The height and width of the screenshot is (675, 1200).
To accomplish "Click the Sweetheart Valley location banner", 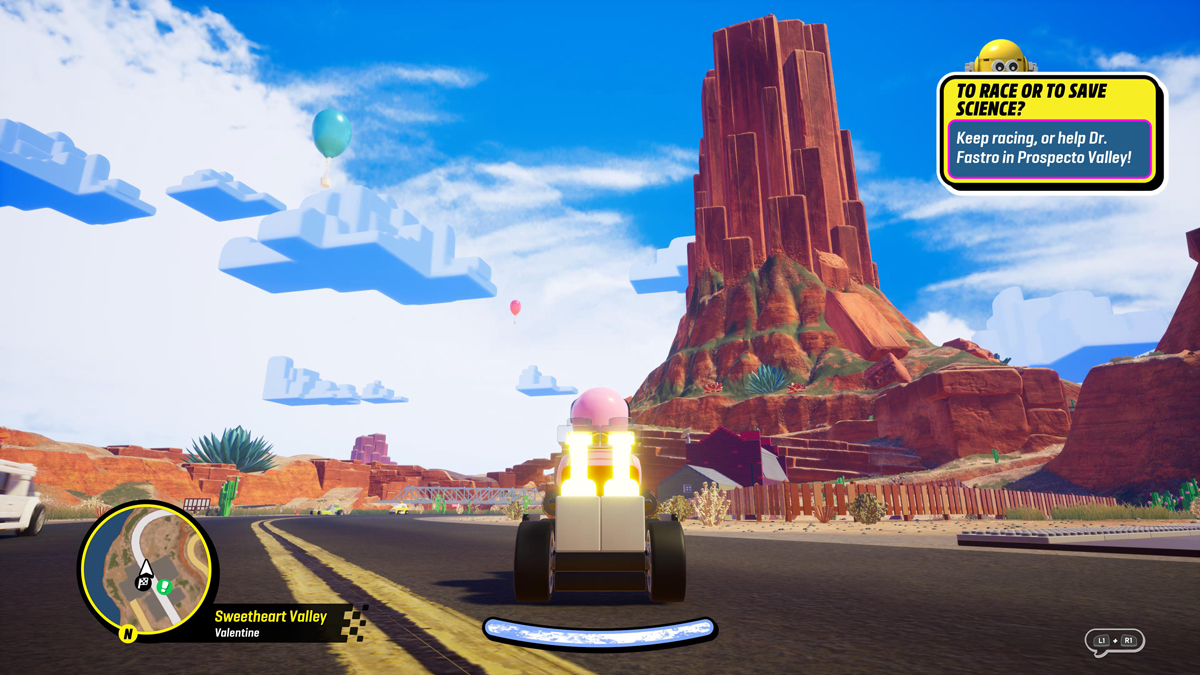I will (272, 623).
